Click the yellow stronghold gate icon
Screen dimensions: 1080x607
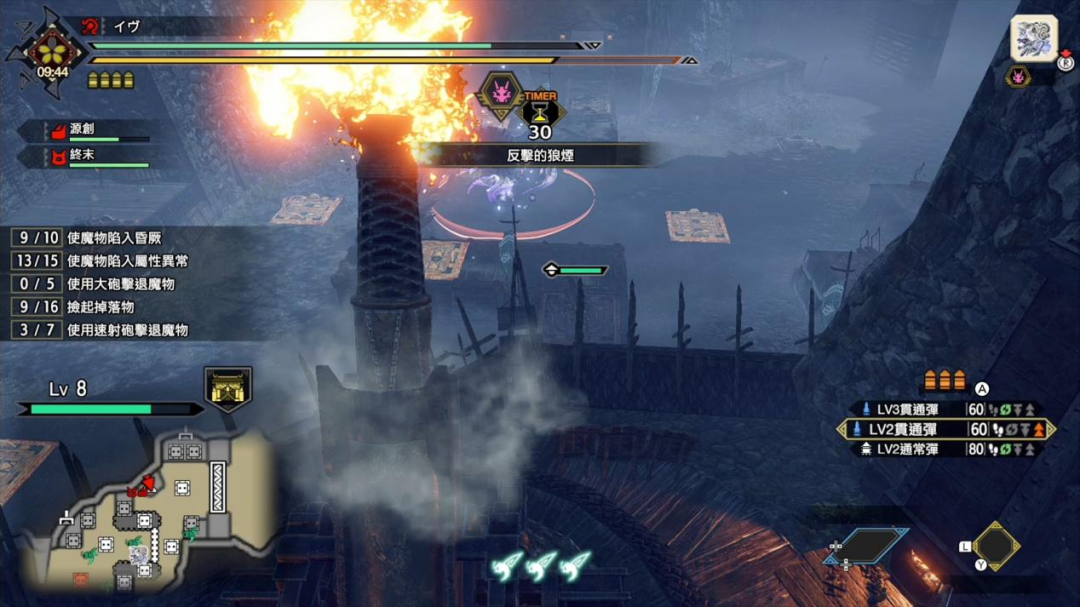pyautogui.click(x=228, y=387)
